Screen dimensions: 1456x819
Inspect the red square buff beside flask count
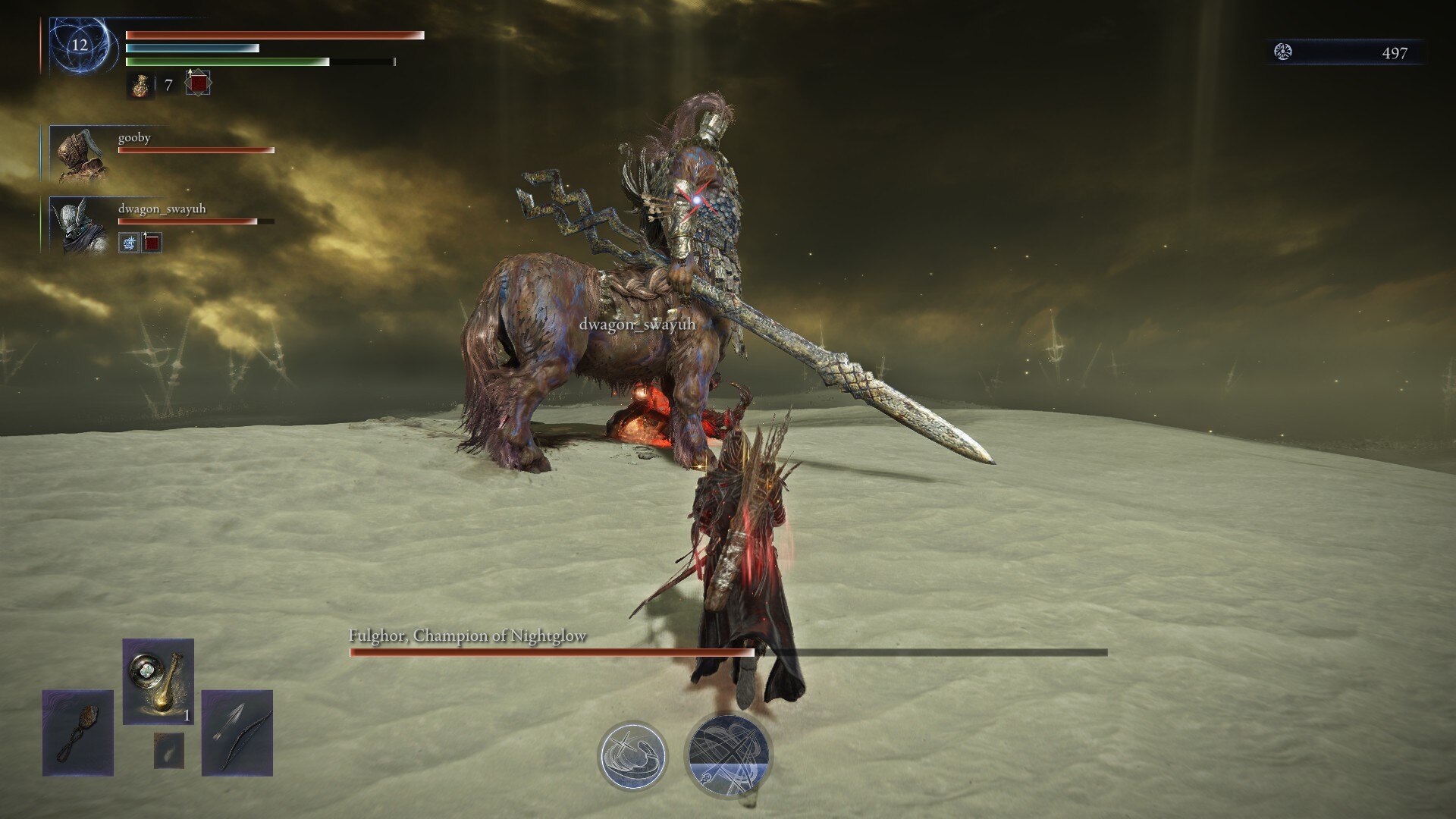tap(199, 83)
